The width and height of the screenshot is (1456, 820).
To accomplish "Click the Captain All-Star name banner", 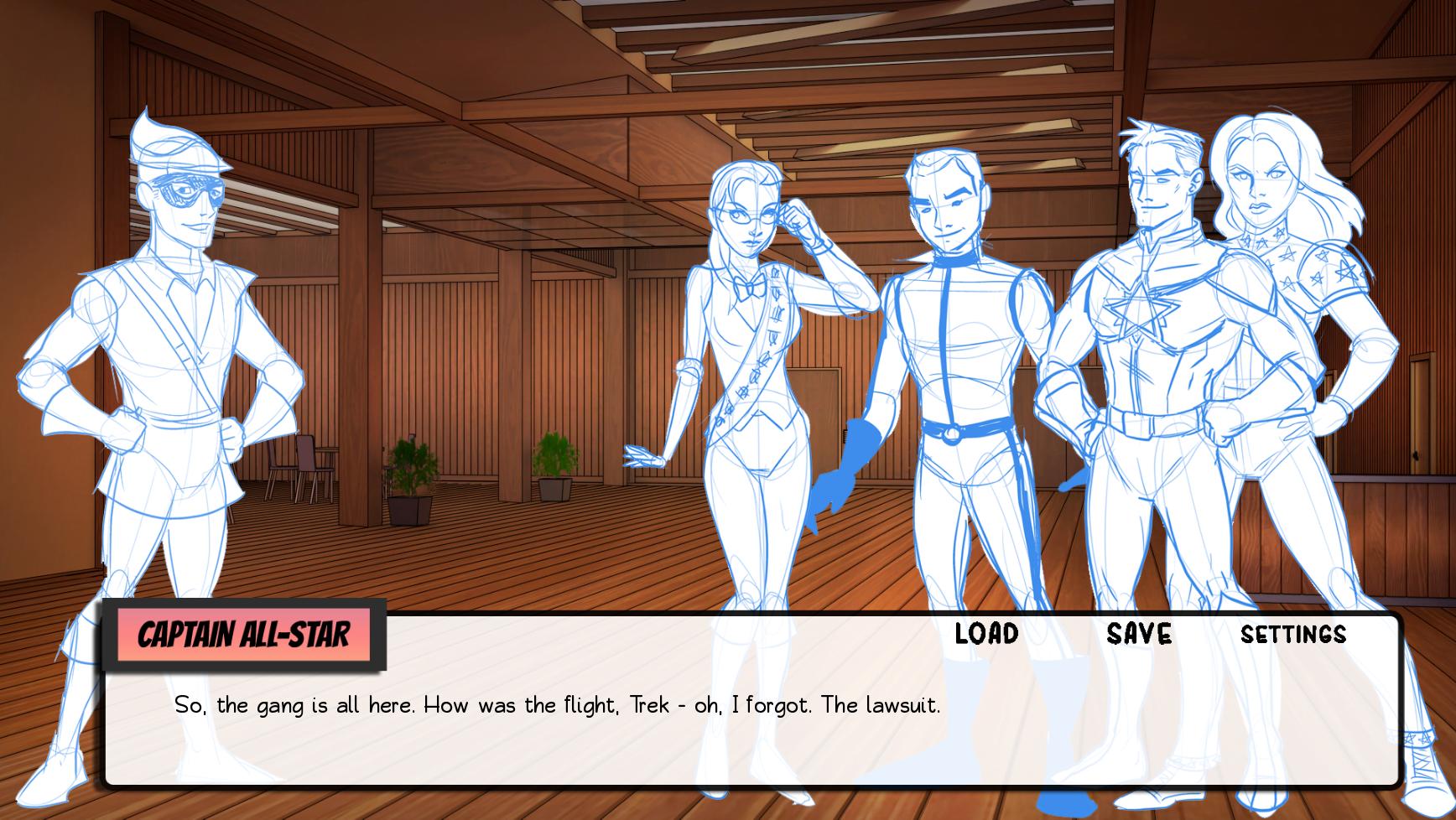I will pyautogui.click(x=247, y=635).
